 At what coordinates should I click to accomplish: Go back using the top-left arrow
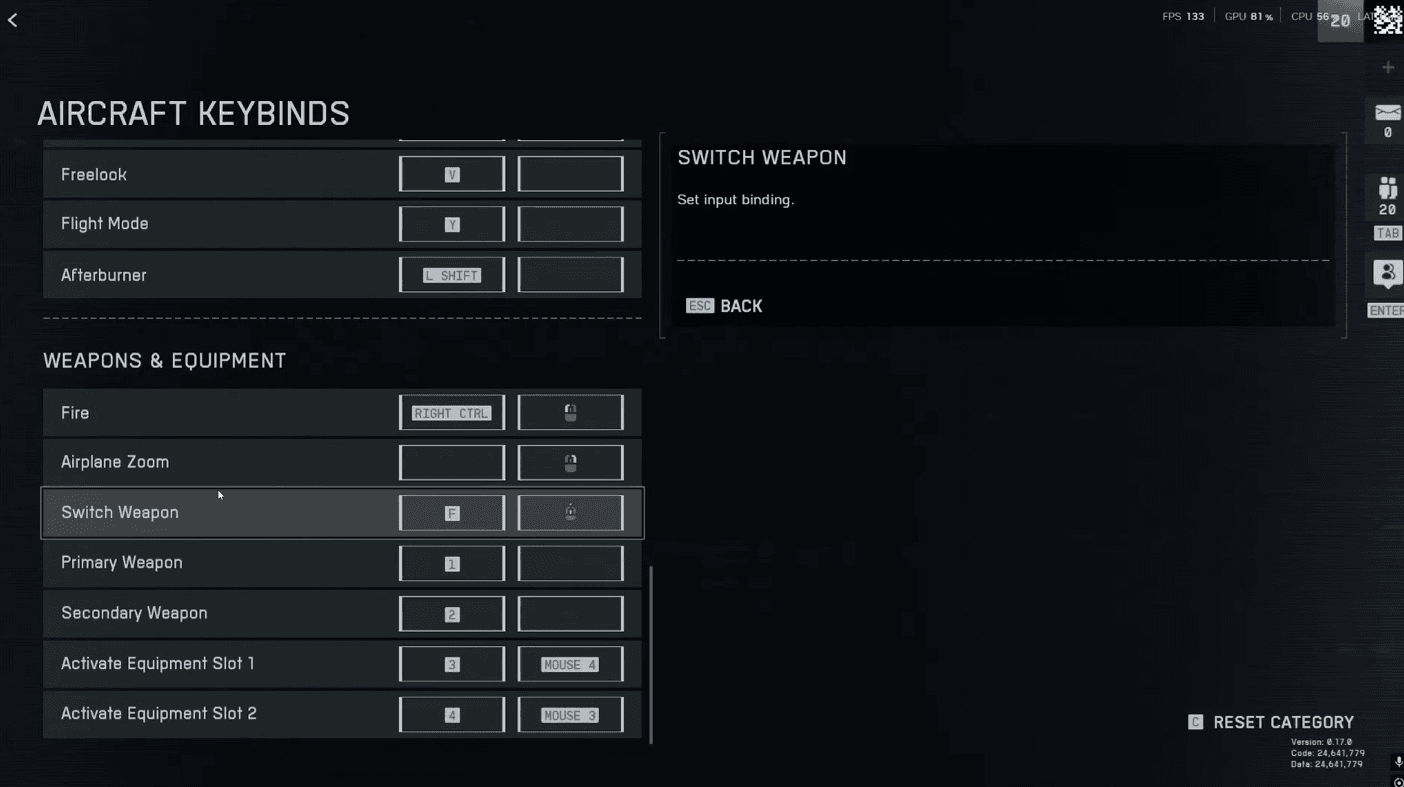point(13,20)
